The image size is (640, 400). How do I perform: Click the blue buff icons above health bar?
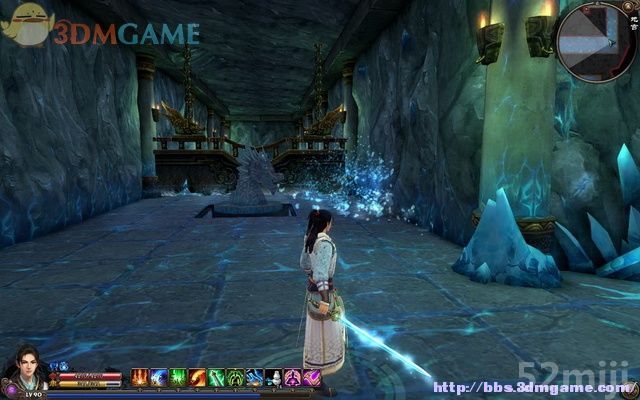[x=59, y=366]
